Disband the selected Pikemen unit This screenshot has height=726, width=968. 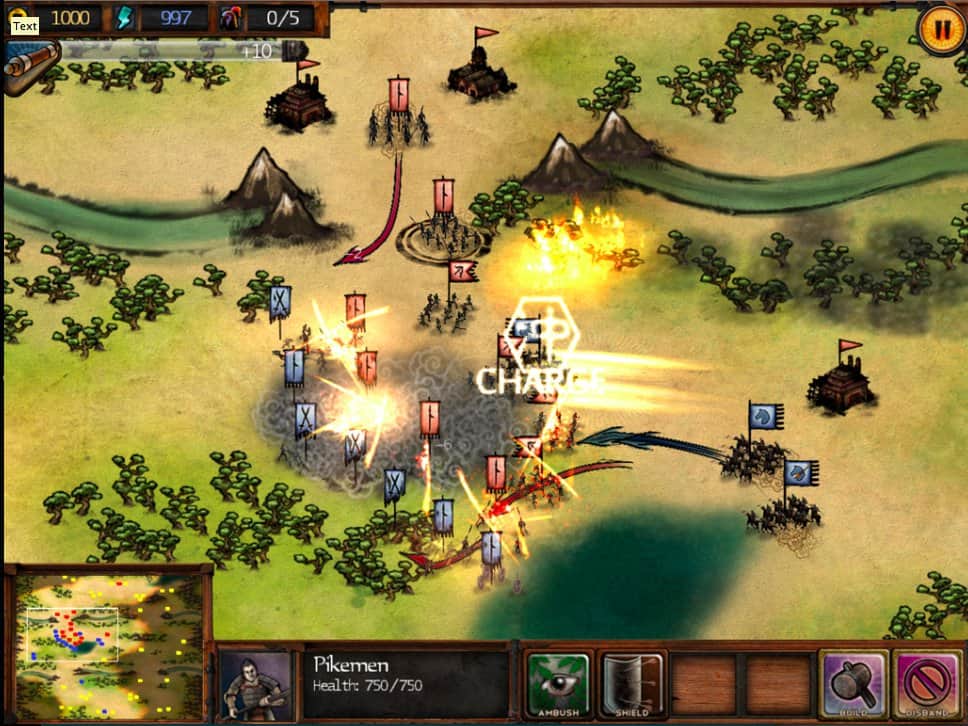pos(927,684)
